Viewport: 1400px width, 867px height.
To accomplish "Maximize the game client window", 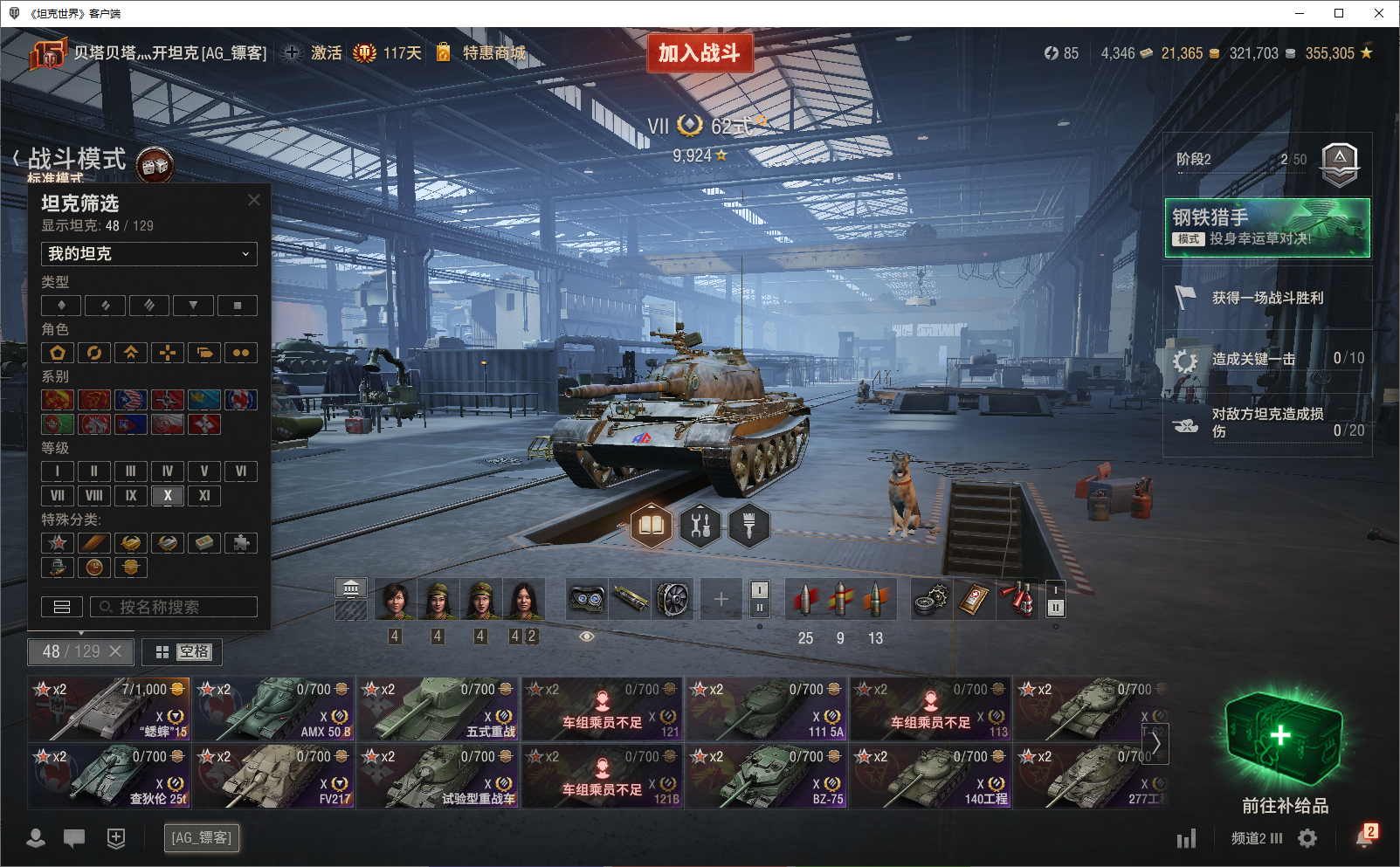I will [1339, 13].
